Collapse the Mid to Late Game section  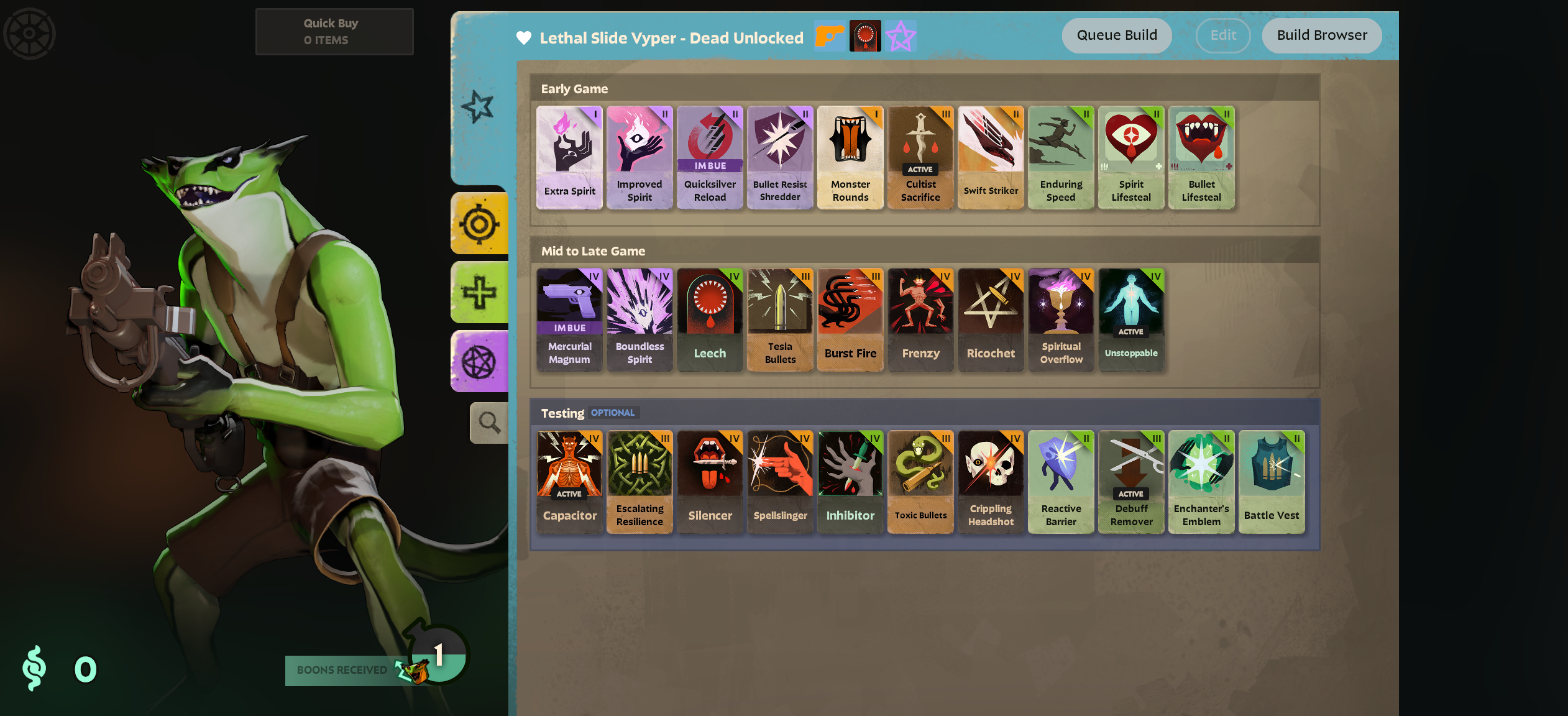594,251
